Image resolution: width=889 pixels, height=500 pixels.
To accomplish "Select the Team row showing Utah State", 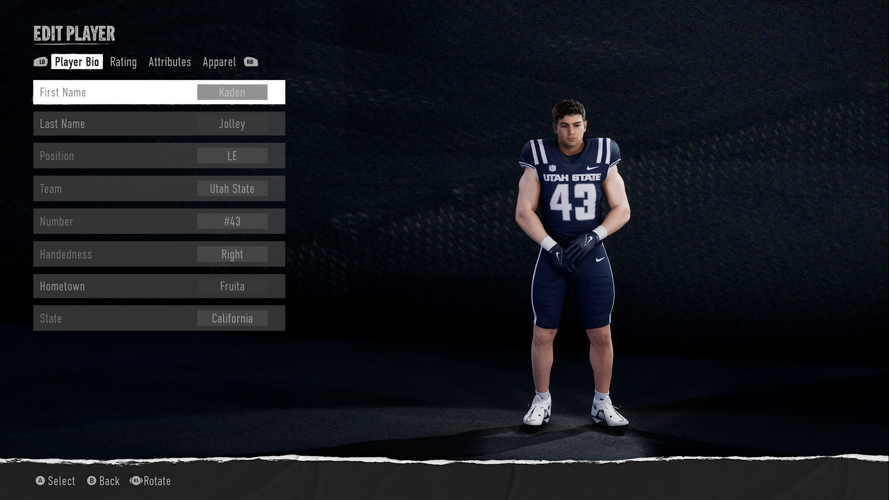I will 159,189.
